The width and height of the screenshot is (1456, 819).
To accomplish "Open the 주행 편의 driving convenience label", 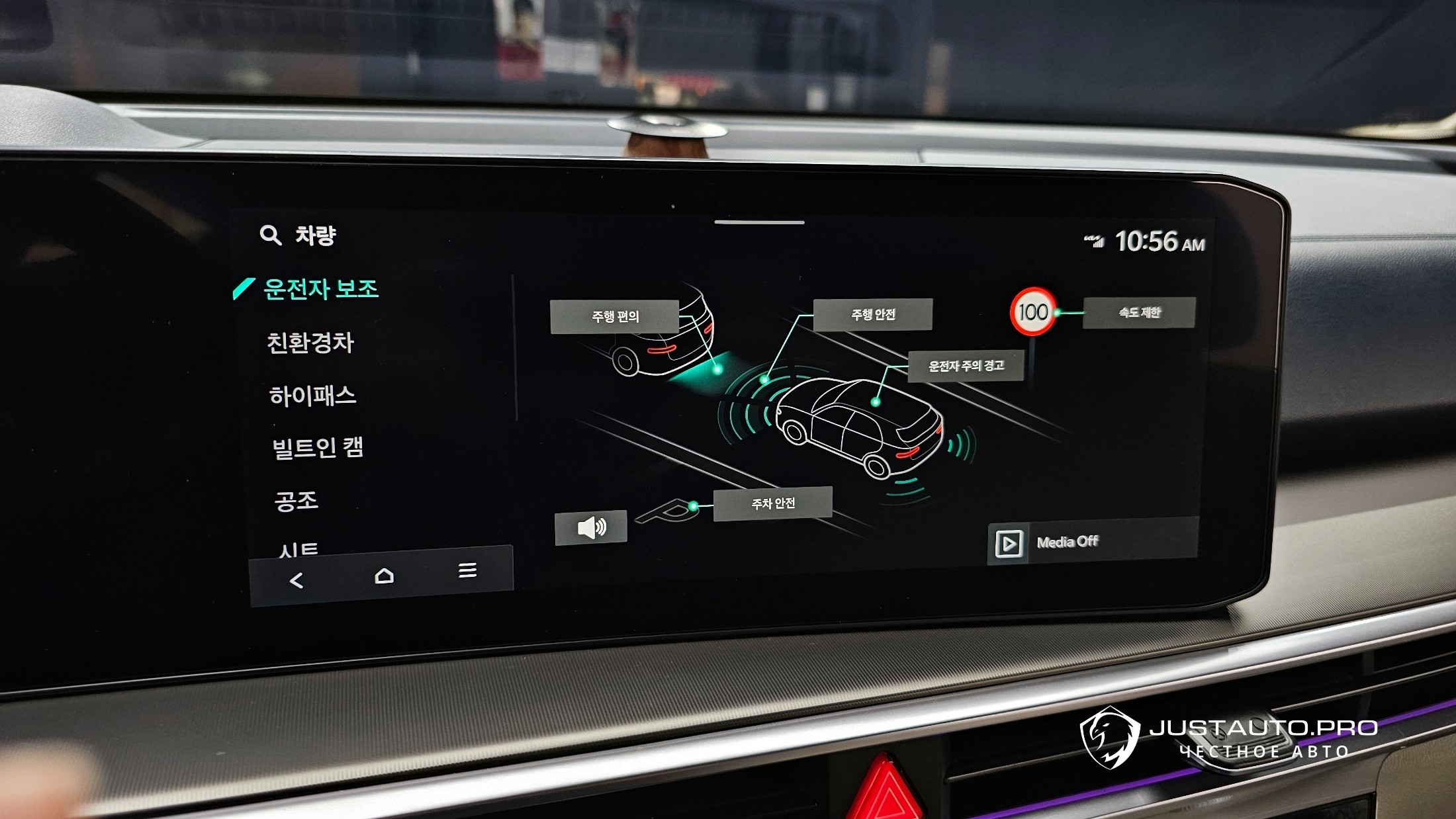I will 615,317.
